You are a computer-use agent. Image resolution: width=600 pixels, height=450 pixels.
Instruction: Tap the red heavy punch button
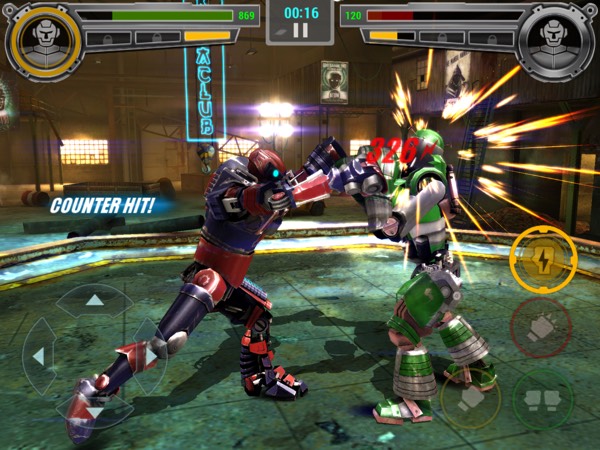[x=541, y=327]
